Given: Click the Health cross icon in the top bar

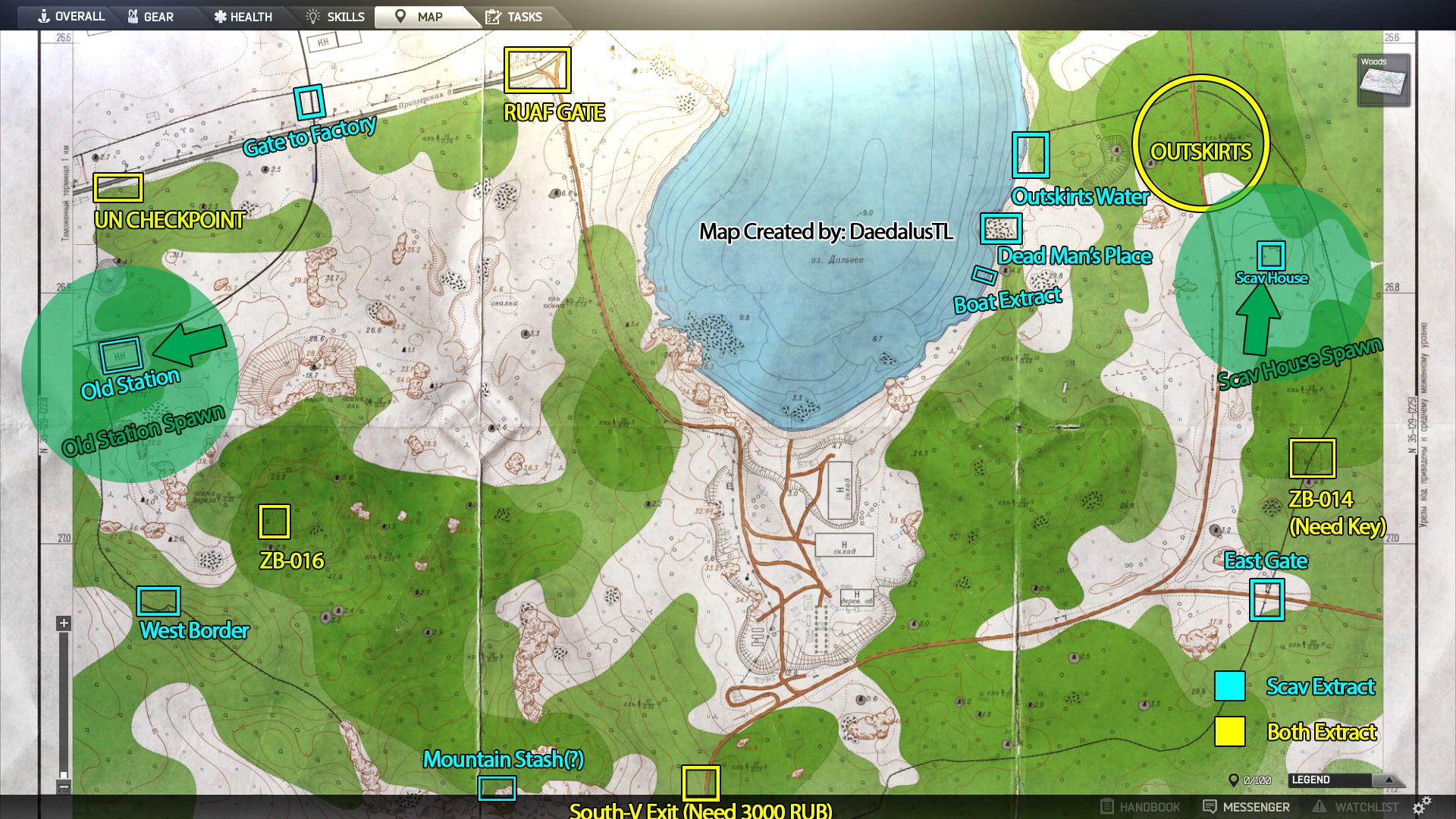Looking at the screenshot, I should (x=220, y=16).
